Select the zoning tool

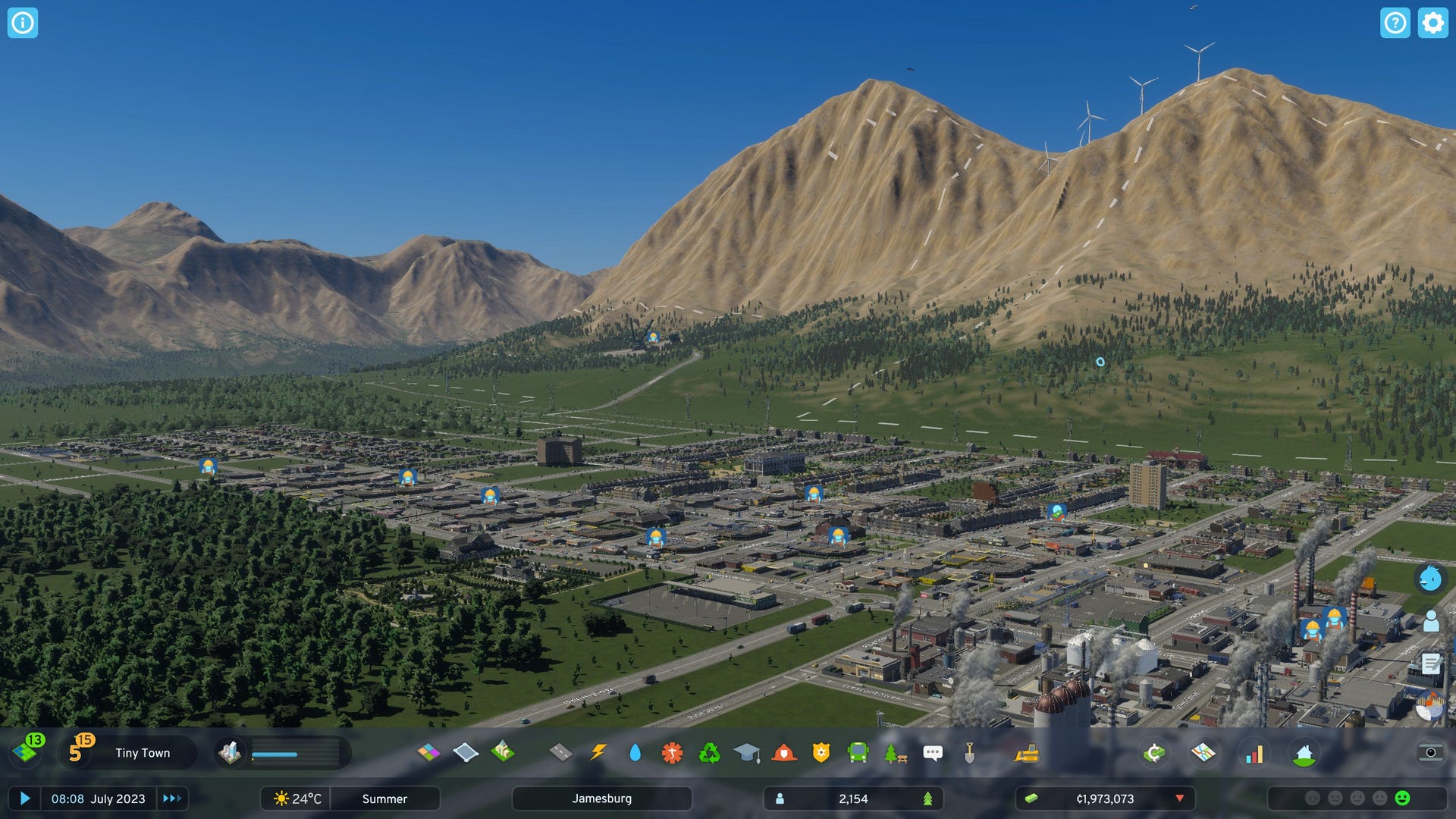pyautogui.click(x=428, y=752)
